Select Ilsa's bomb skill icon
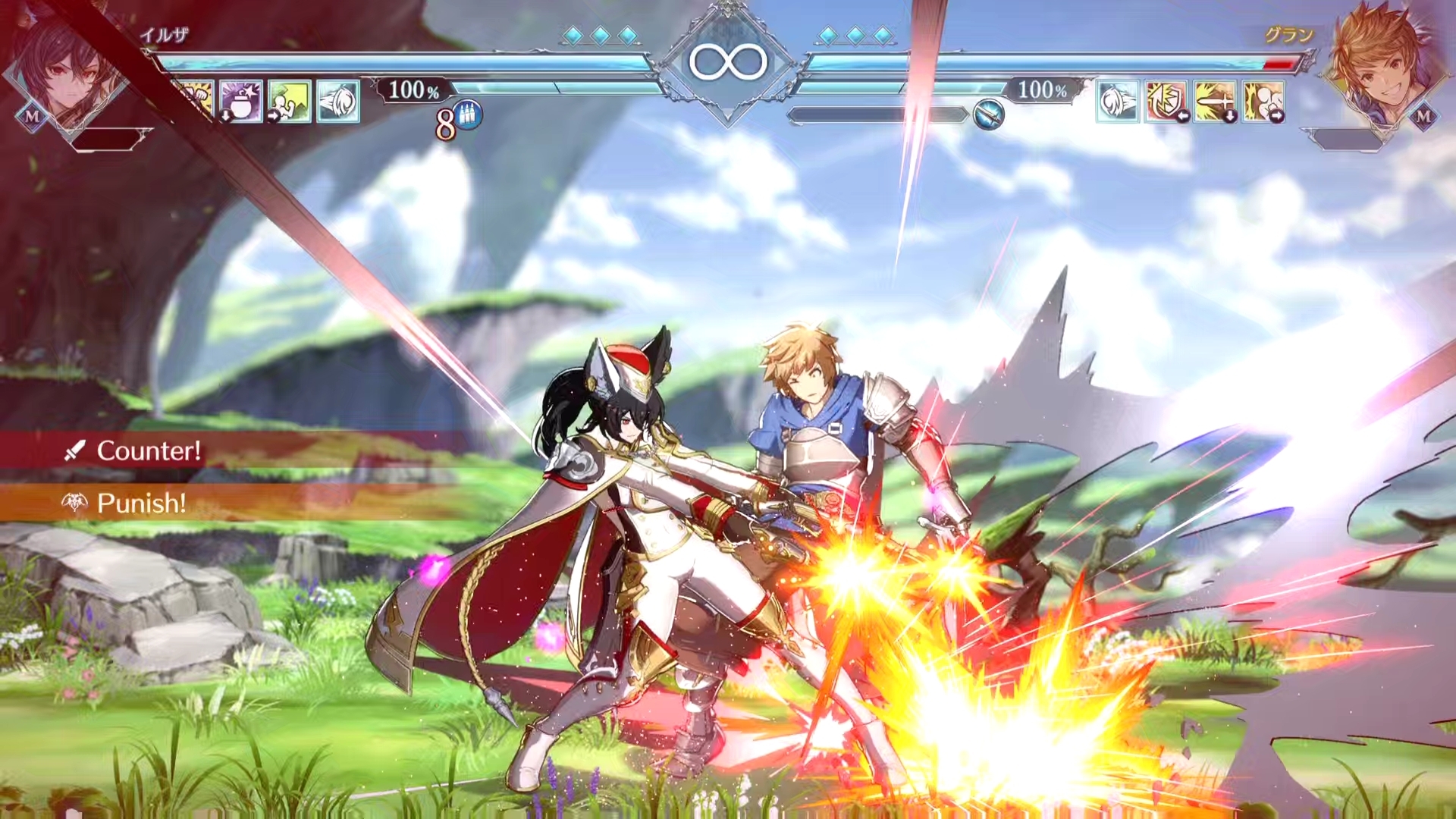Screen dimensions: 1456x819 pos(240,102)
